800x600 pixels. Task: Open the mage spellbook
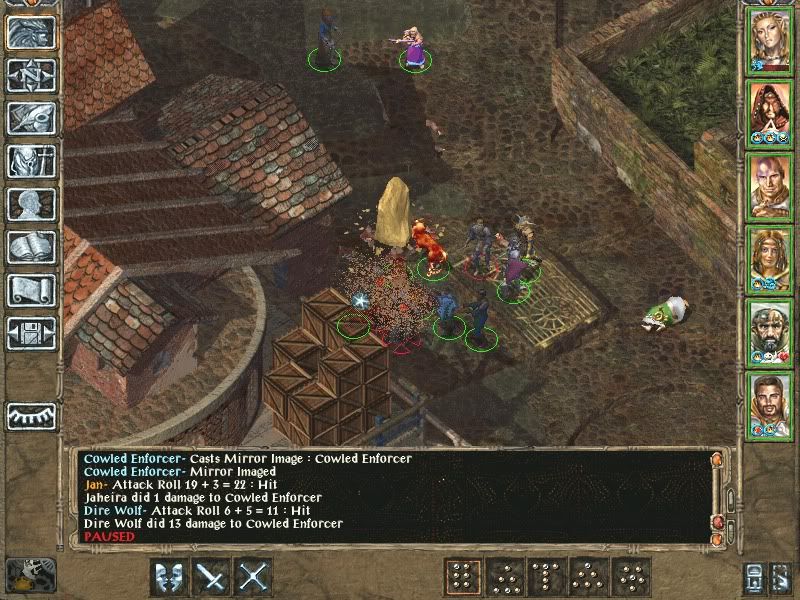(32, 247)
